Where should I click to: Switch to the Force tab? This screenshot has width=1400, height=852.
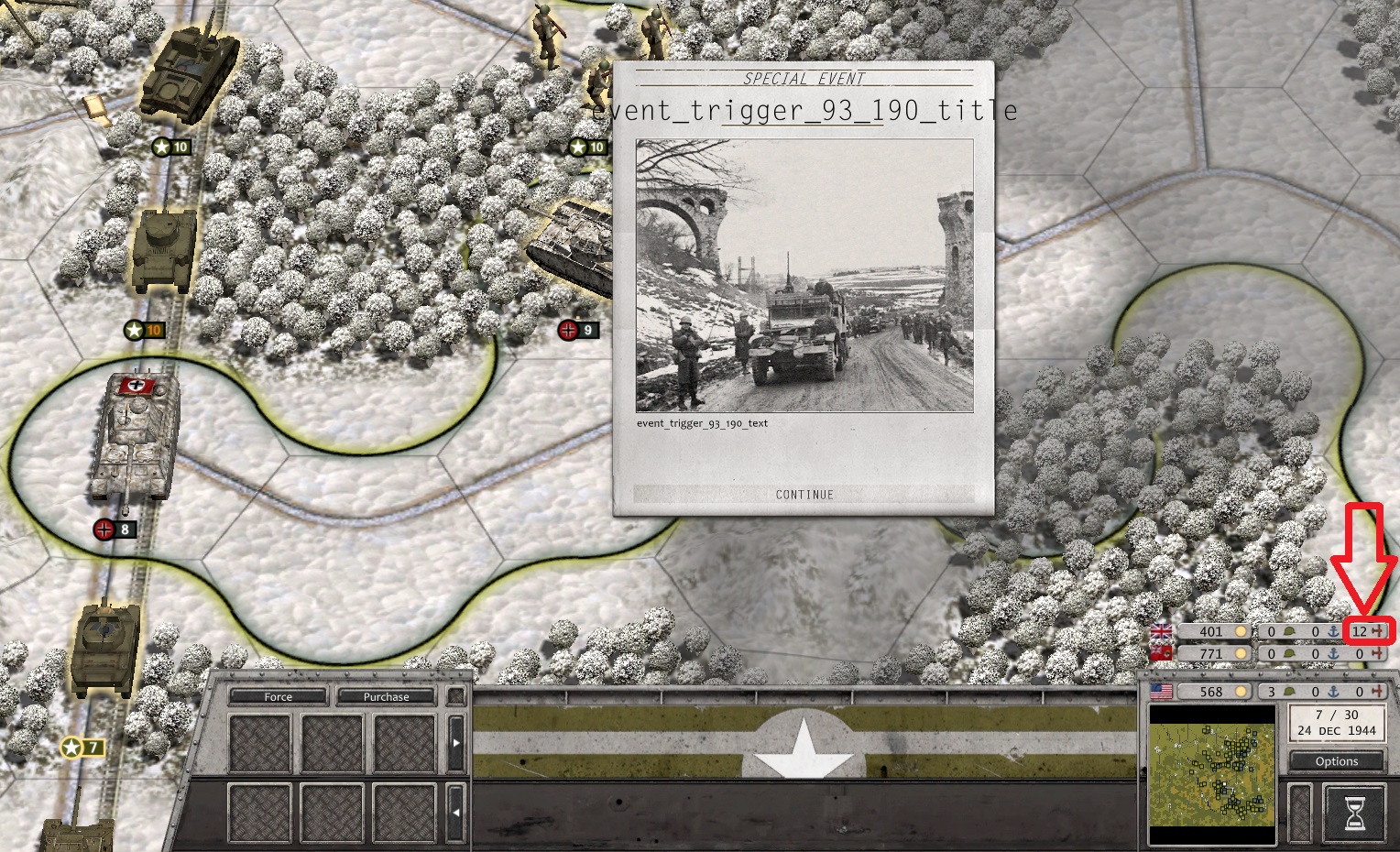[x=278, y=696]
